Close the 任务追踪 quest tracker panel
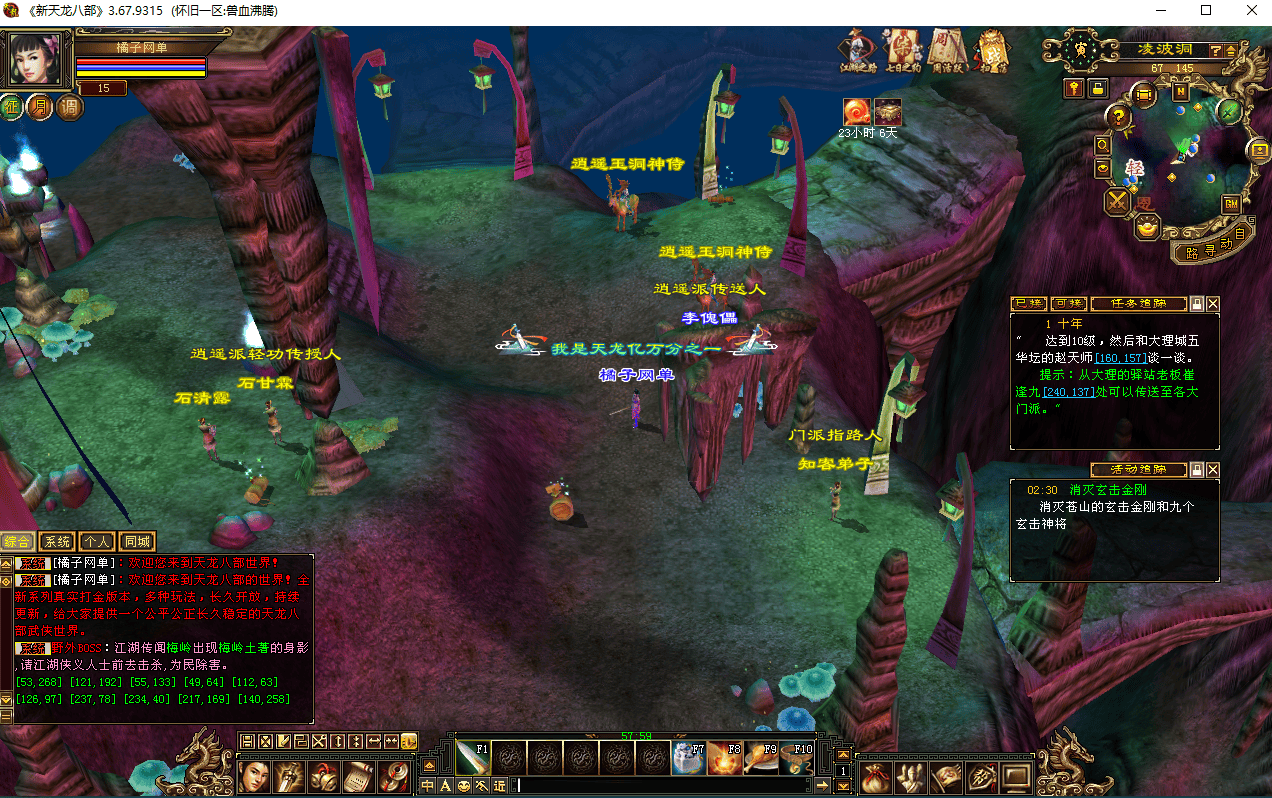This screenshot has height=798, width=1272. pyautogui.click(x=1213, y=303)
